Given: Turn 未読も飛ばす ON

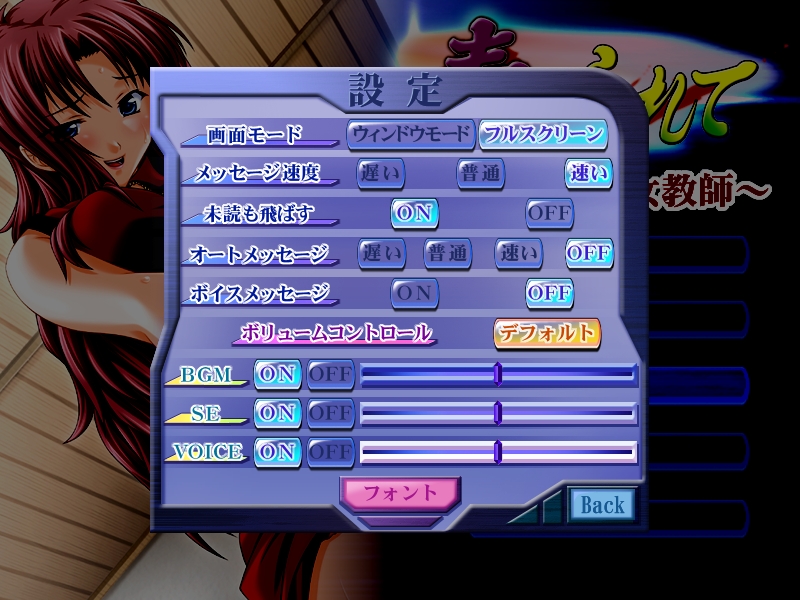Looking at the screenshot, I should [414, 213].
